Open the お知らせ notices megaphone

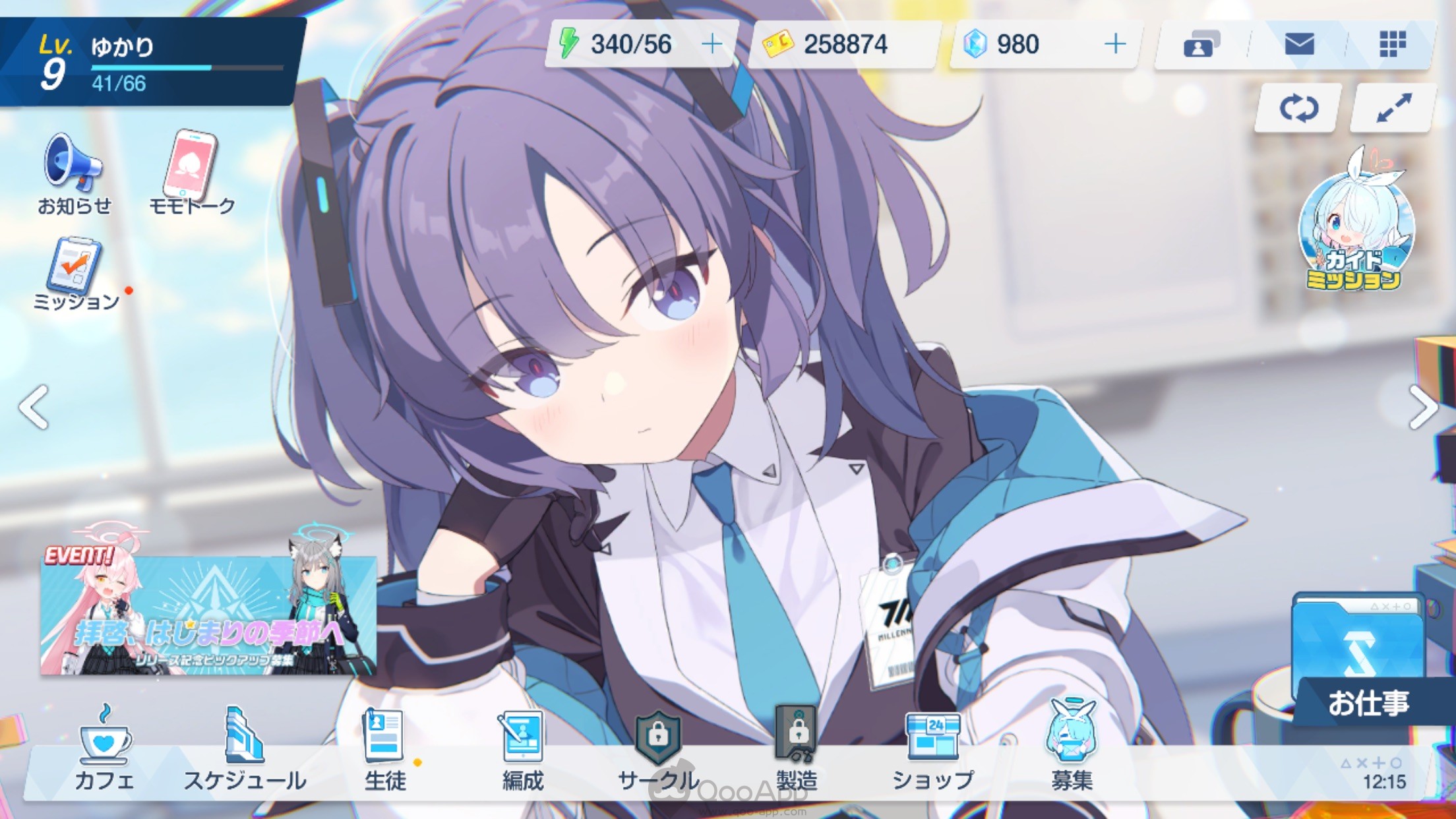pos(73,173)
